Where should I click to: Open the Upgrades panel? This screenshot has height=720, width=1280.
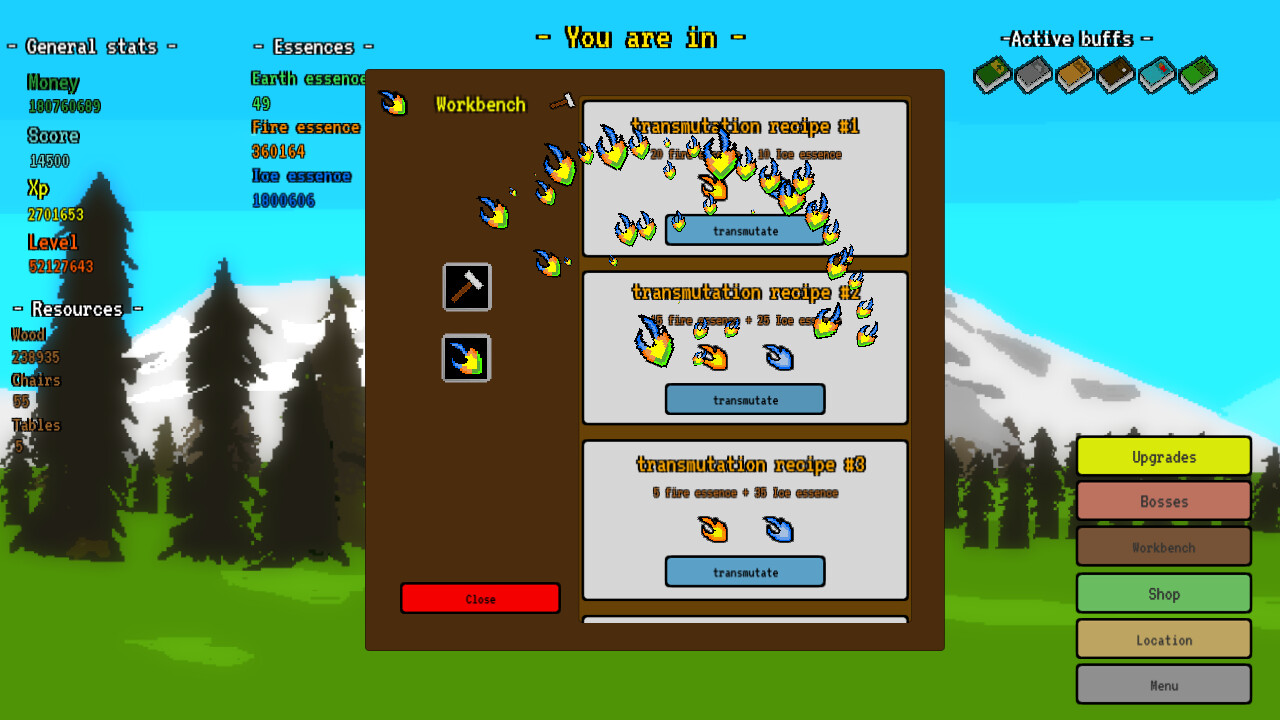click(1163, 456)
